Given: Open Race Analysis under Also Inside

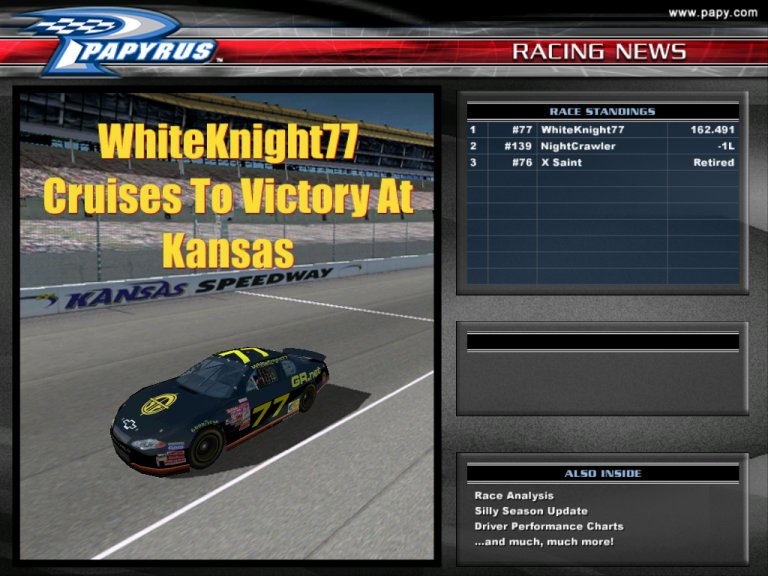Looking at the screenshot, I should (514, 496).
